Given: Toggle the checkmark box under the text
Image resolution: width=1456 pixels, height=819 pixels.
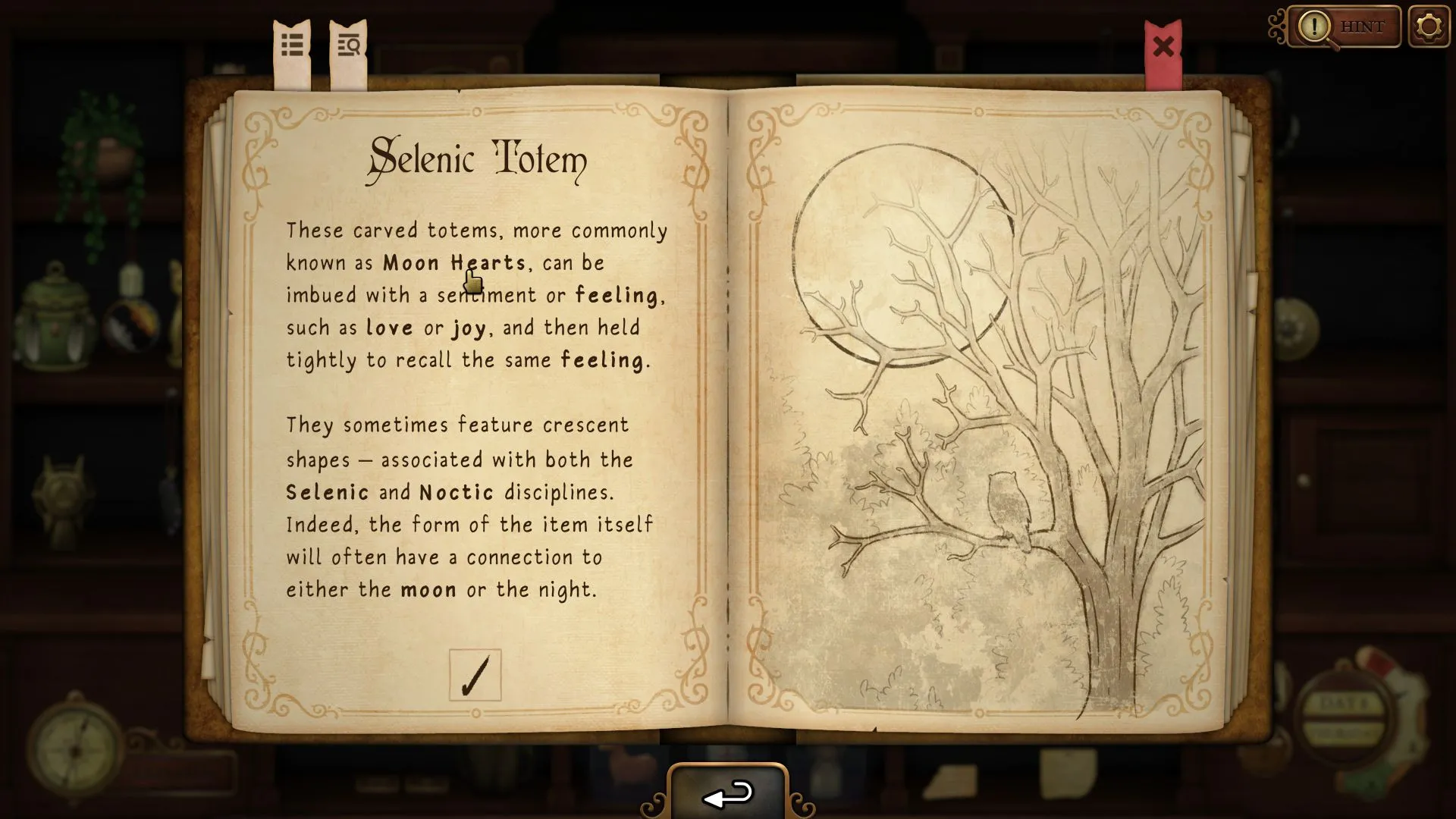Looking at the screenshot, I should click(475, 675).
